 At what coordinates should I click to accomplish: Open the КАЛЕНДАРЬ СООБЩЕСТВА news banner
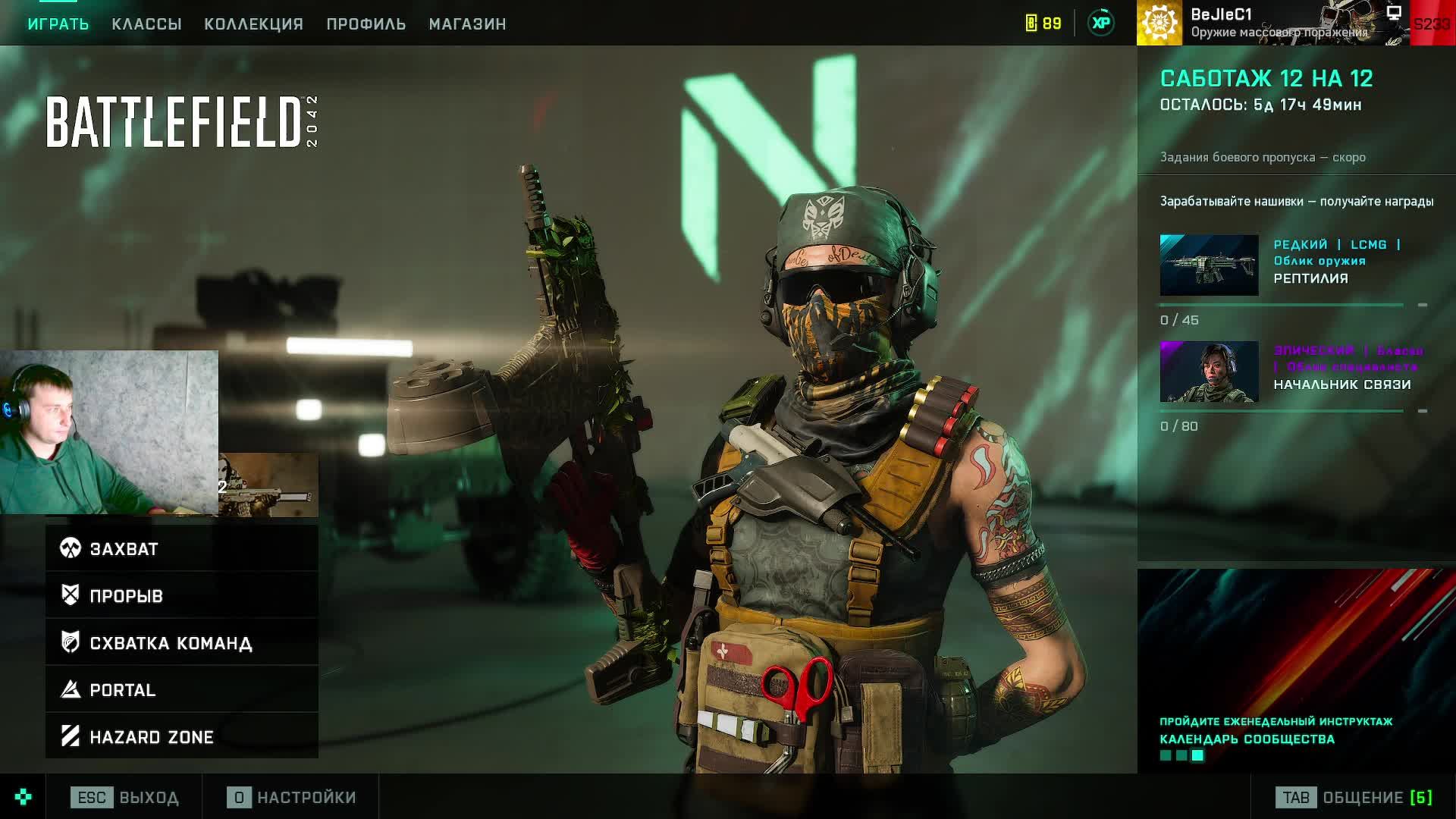[x=1296, y=671]
